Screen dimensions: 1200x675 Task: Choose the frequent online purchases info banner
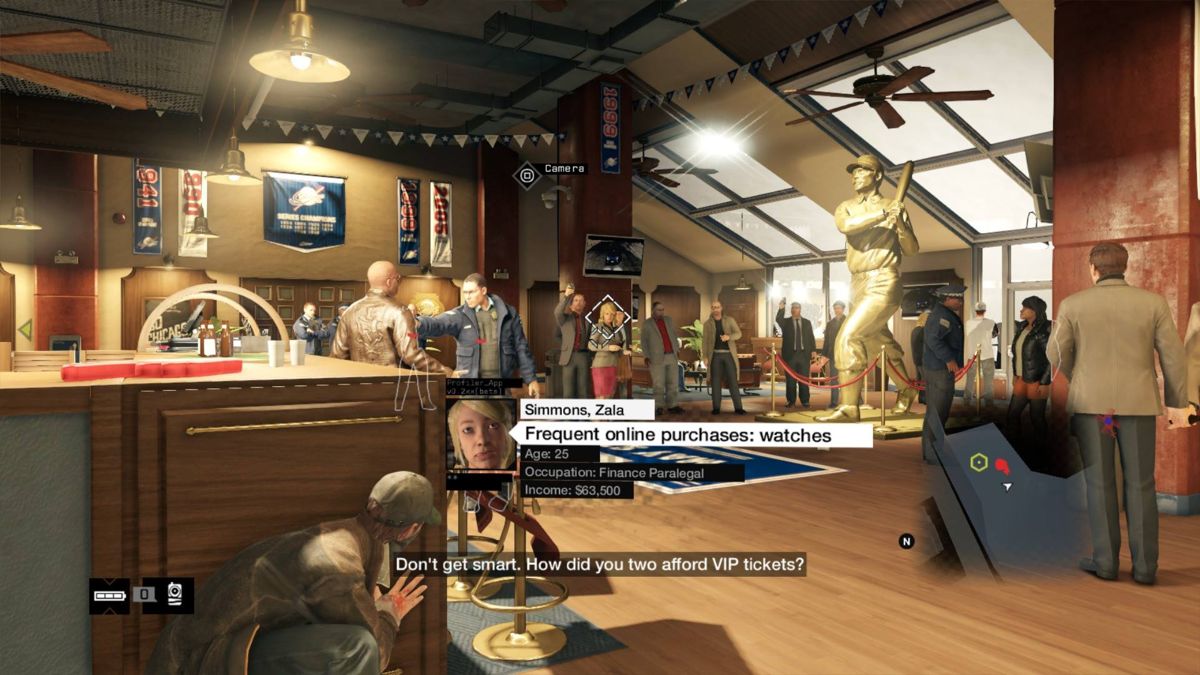(690, 435)
